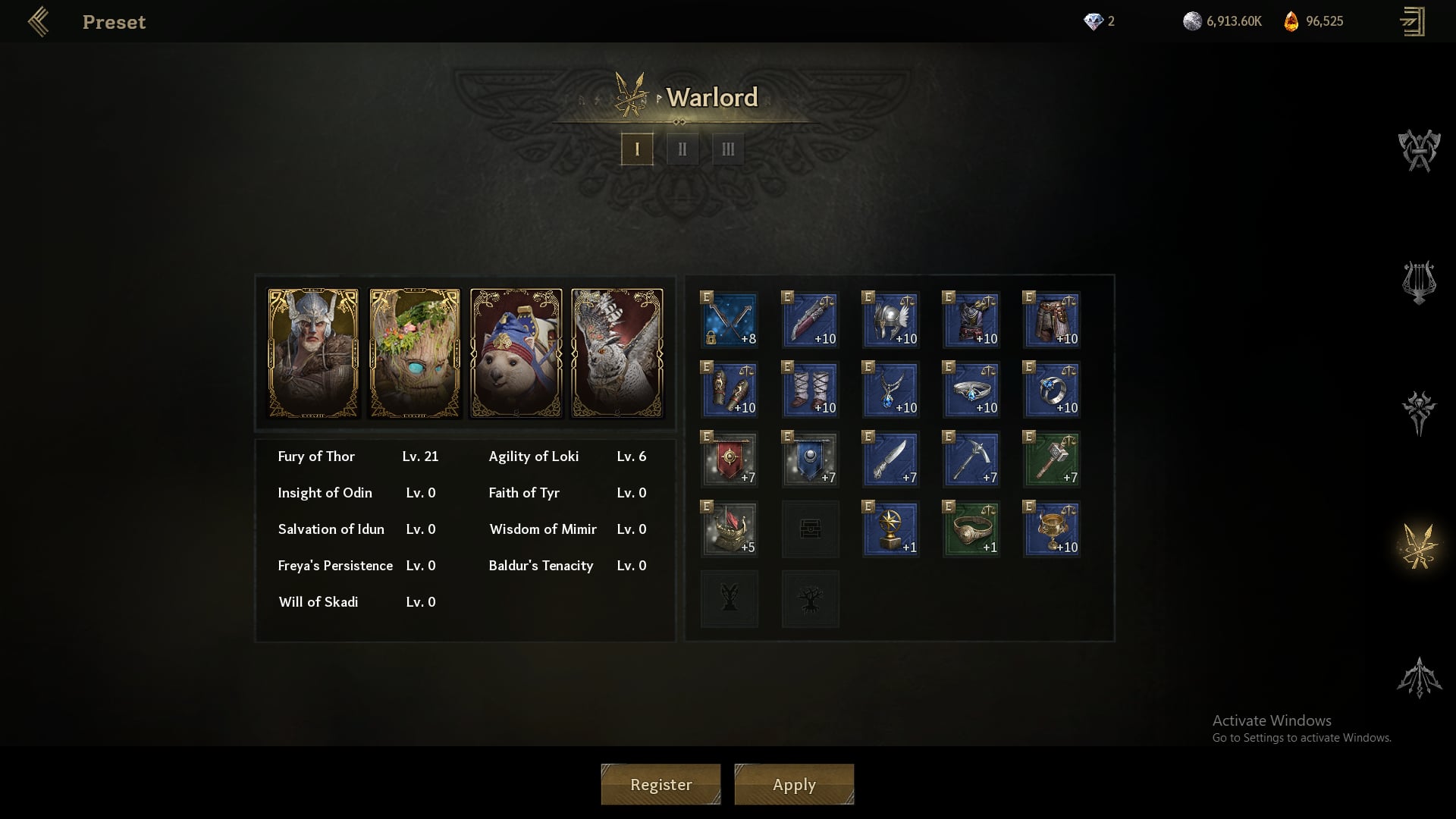Select the pickaxe +7 equipment slot
Screen dimensions: 1456x819
971,460
